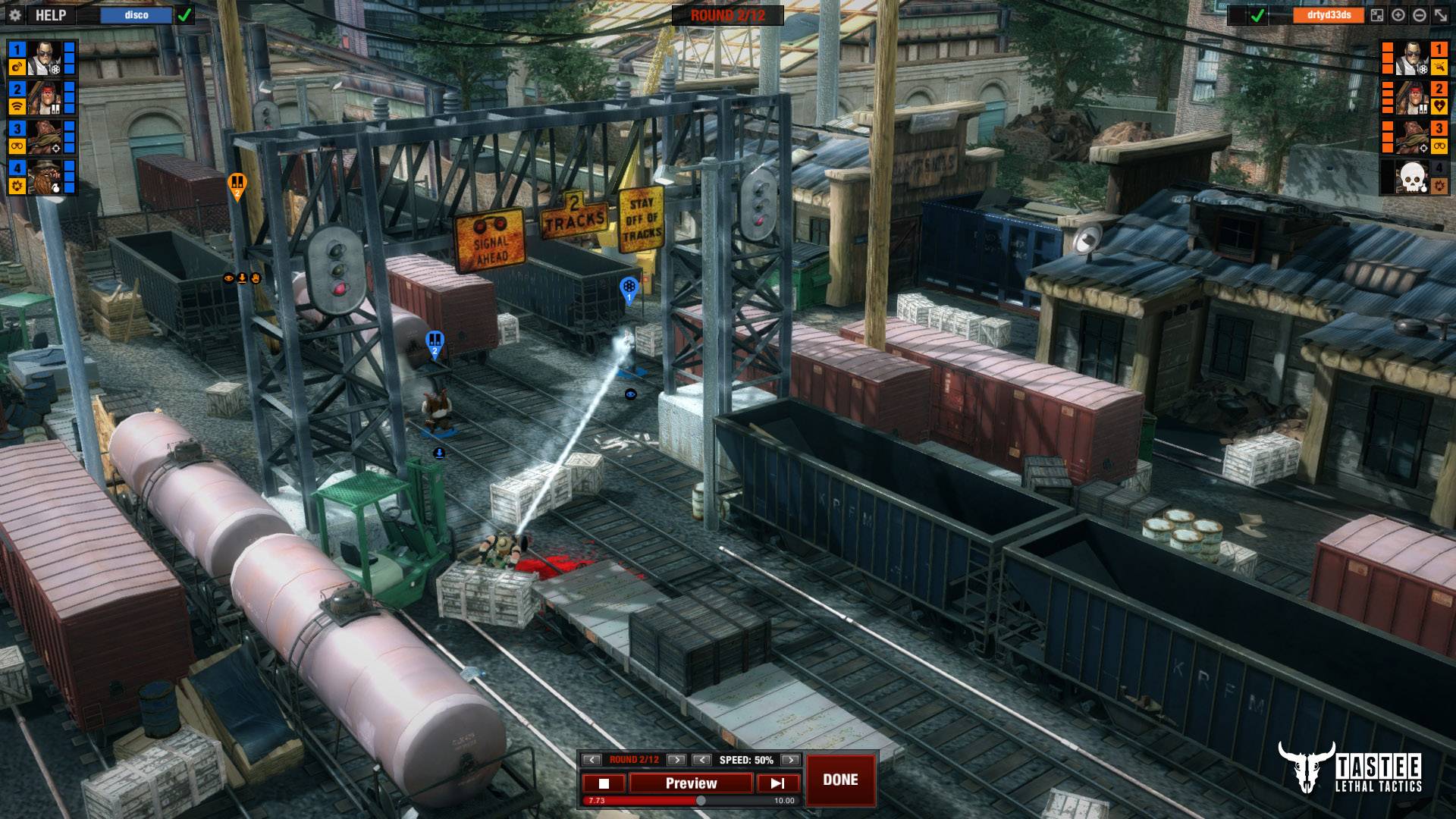Screen dimensions: 1456x819
Task: Open the gear settings menu
Action: tap(15, 15)
